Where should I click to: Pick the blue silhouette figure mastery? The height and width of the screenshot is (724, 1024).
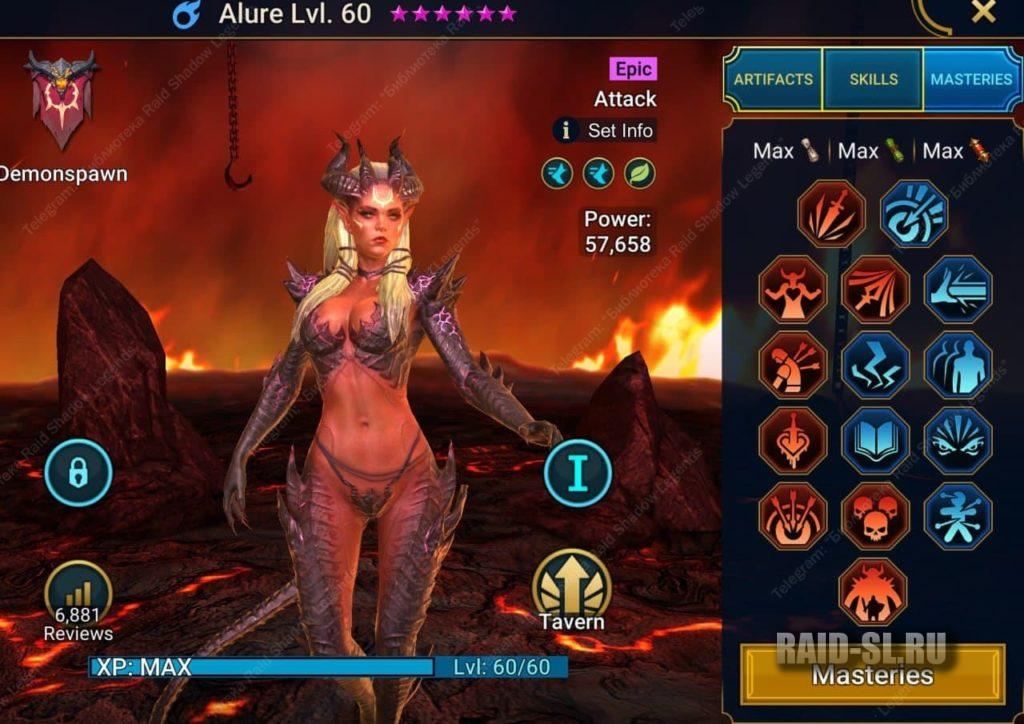tap(958, 365)
